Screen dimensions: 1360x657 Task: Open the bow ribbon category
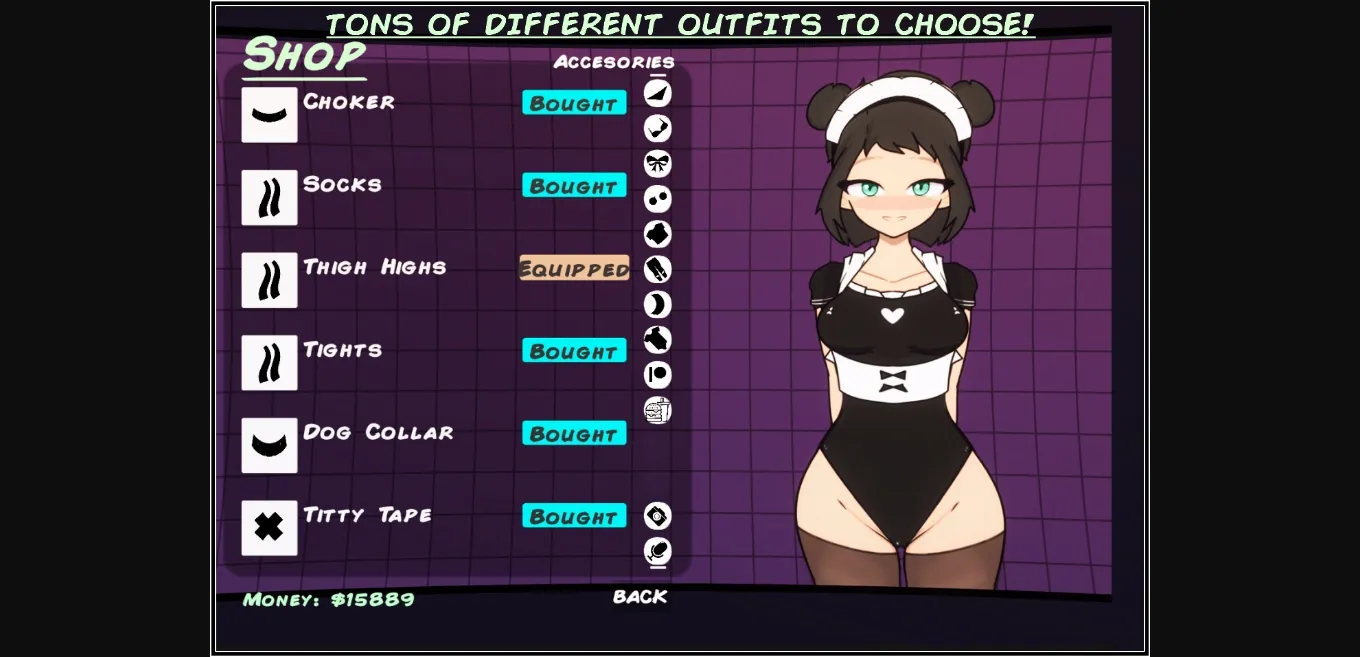click(657, 164)
